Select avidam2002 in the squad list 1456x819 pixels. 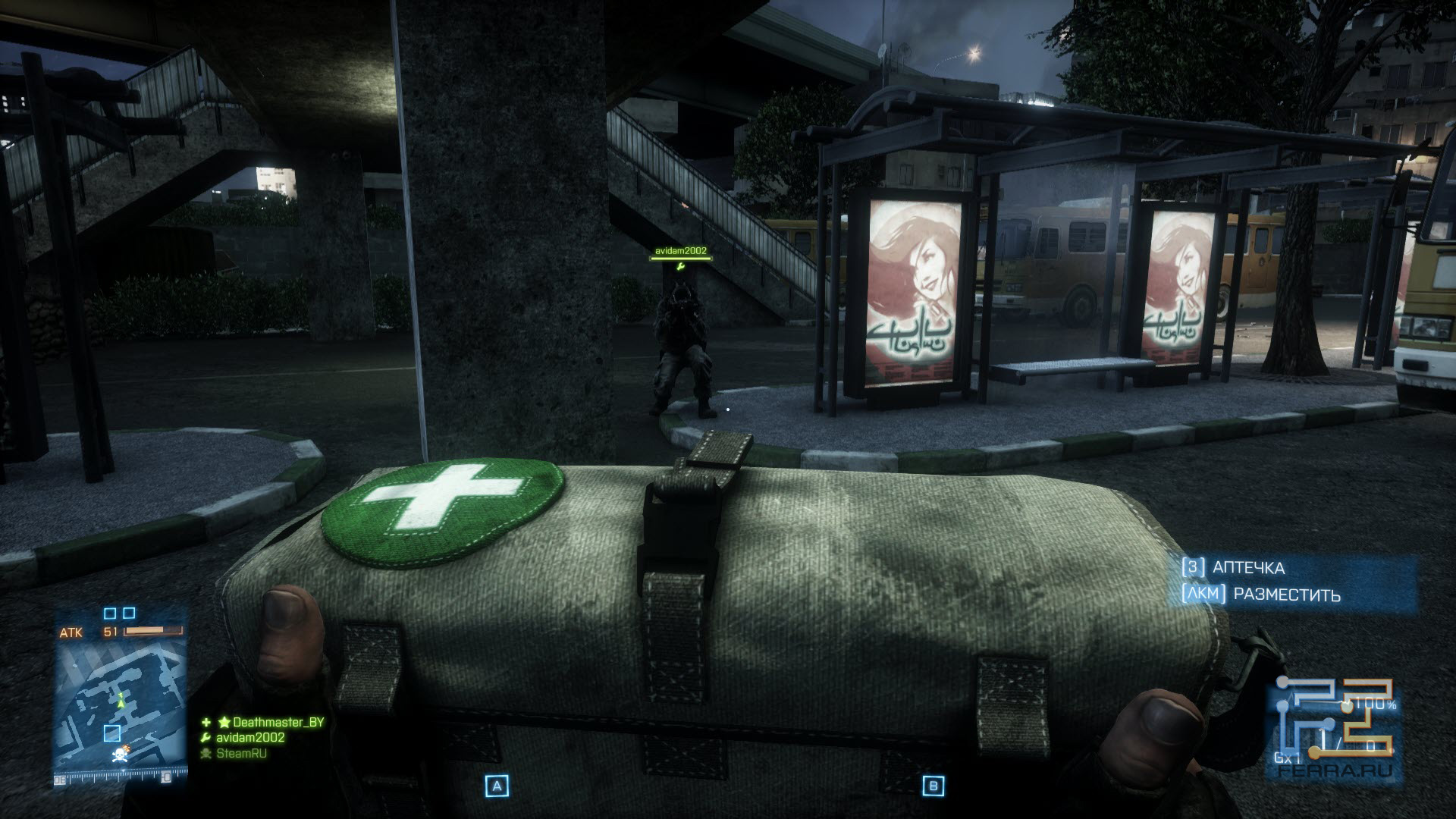pos(251,737)
